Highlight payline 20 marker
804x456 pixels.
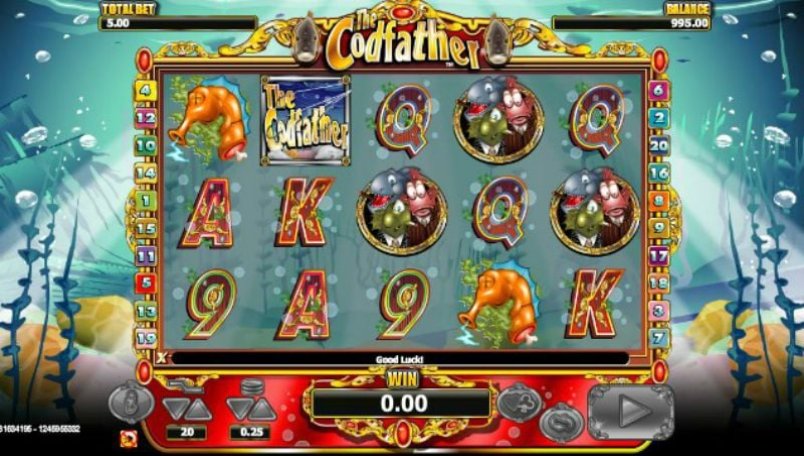[659, 145]
